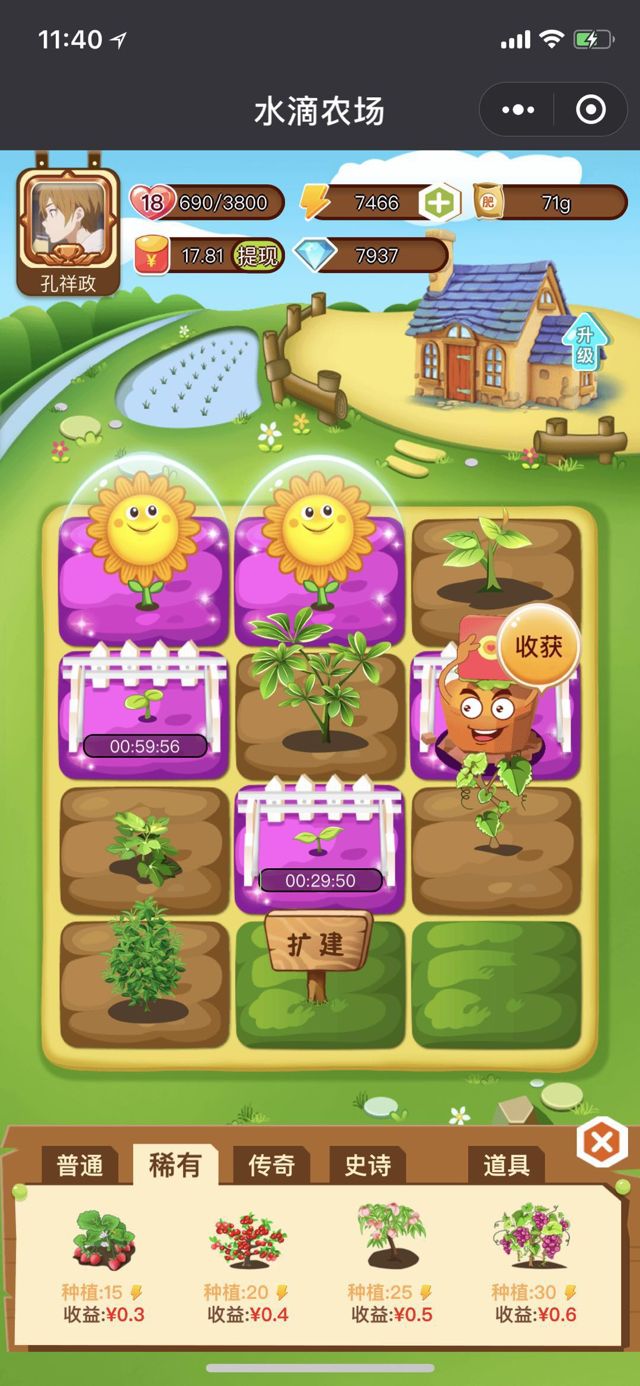Open the player avatar profile
The height and width of the screenshot is (1386, 640).
pyautogui.click(x=69, y=224)
